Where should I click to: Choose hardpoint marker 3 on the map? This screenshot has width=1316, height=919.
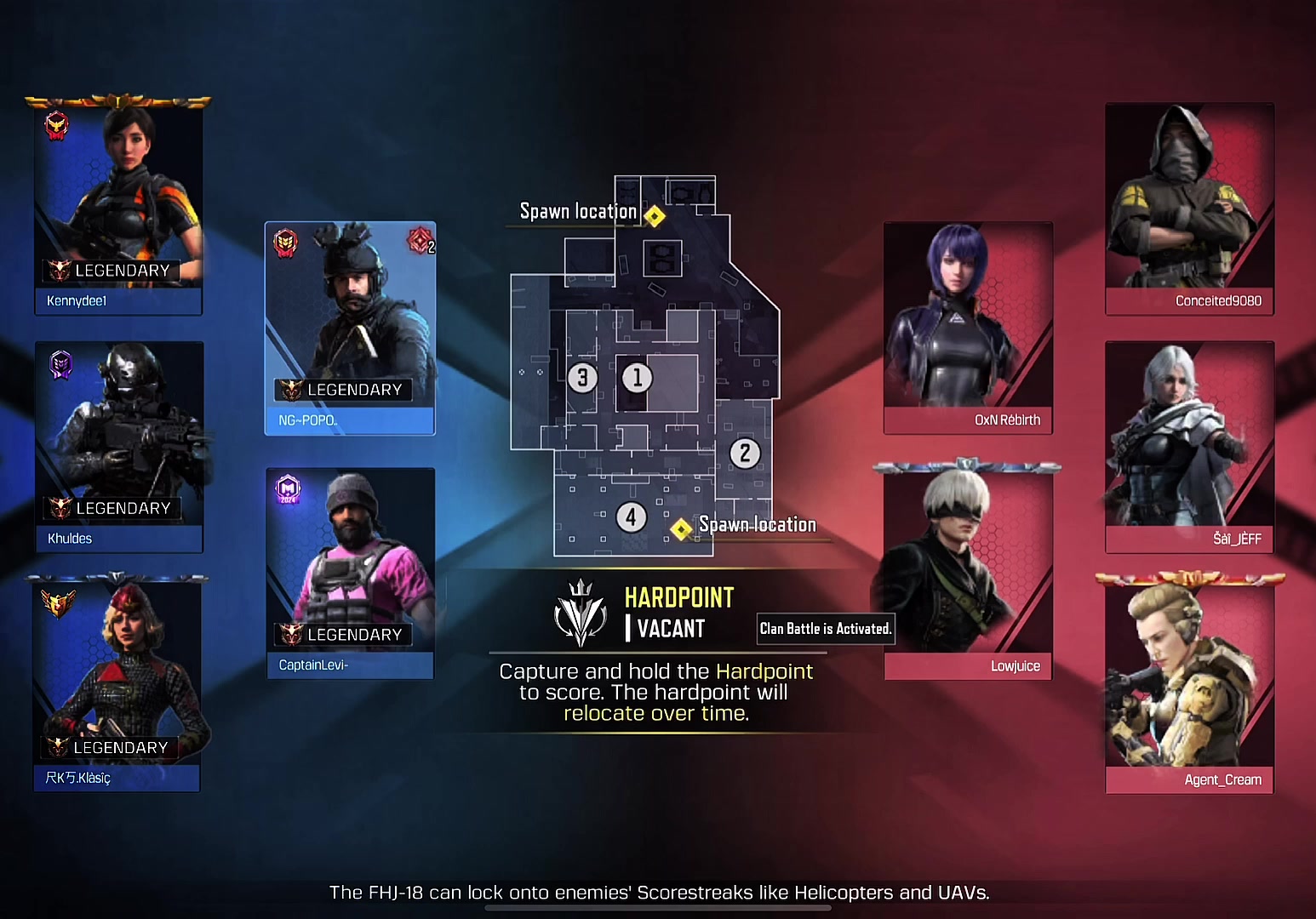coord(582,377)
